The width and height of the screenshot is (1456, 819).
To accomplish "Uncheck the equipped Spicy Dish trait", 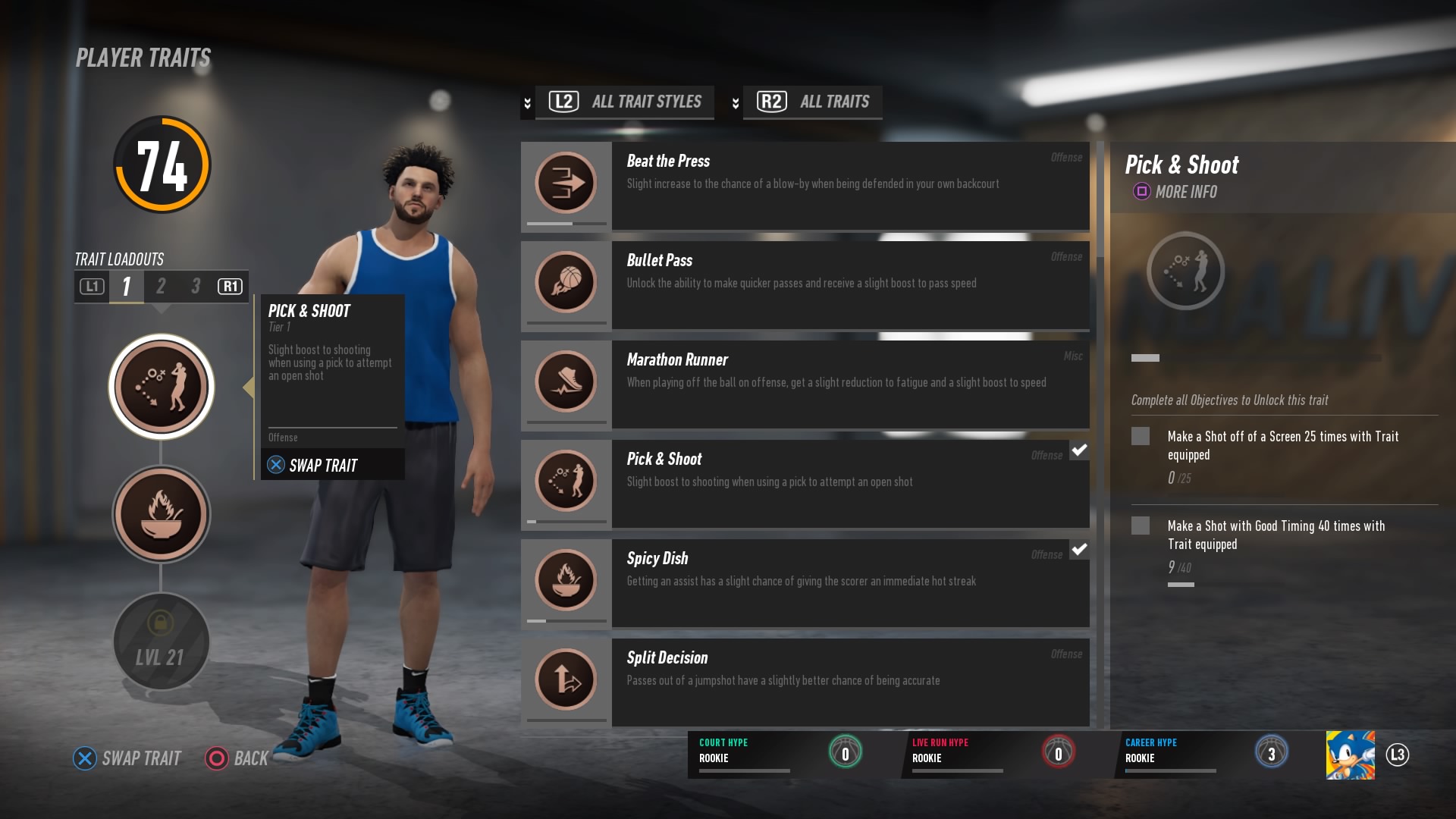I will (x=1078, y=550).
